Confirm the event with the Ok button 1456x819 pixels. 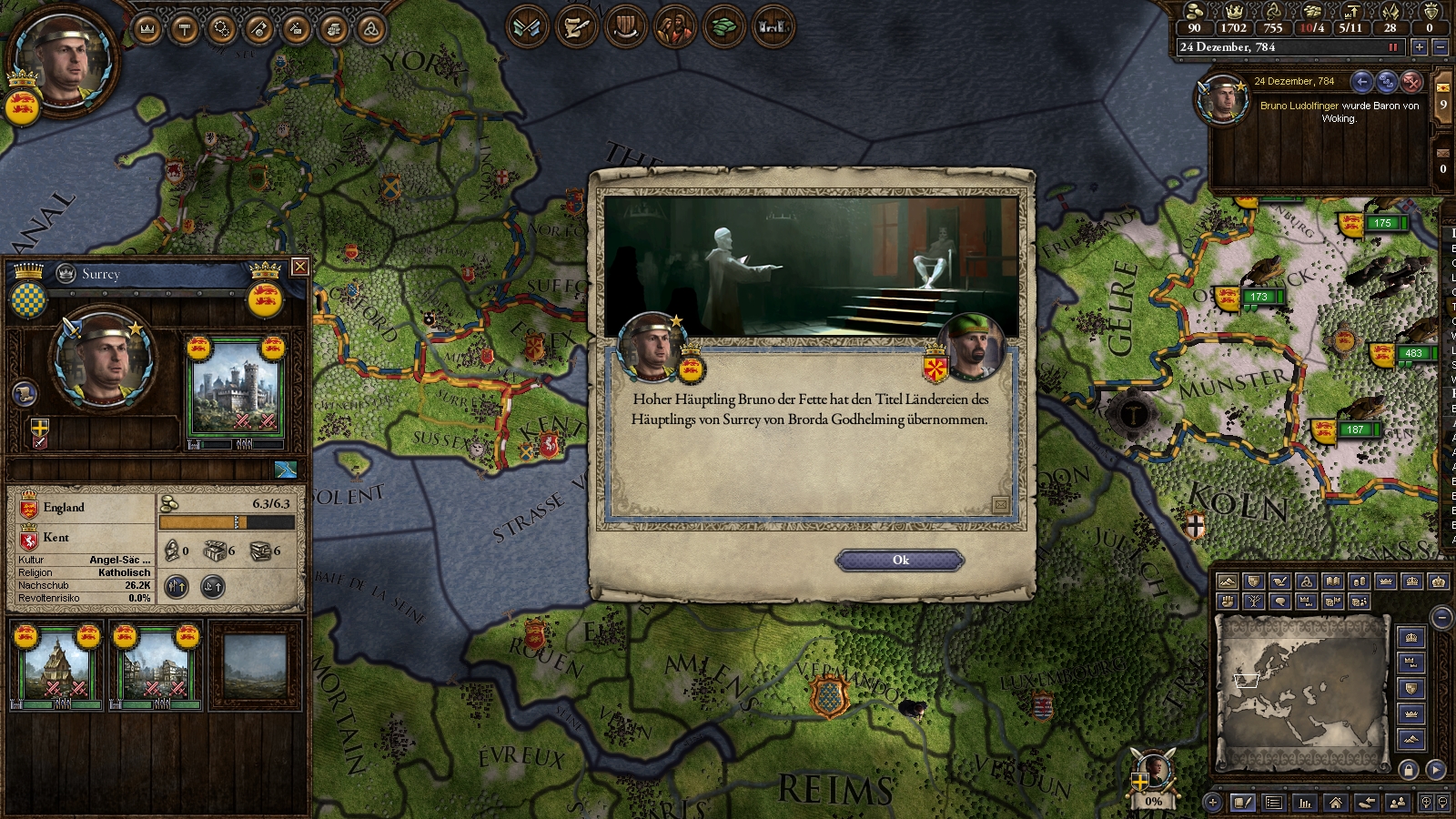pos(900,561)
